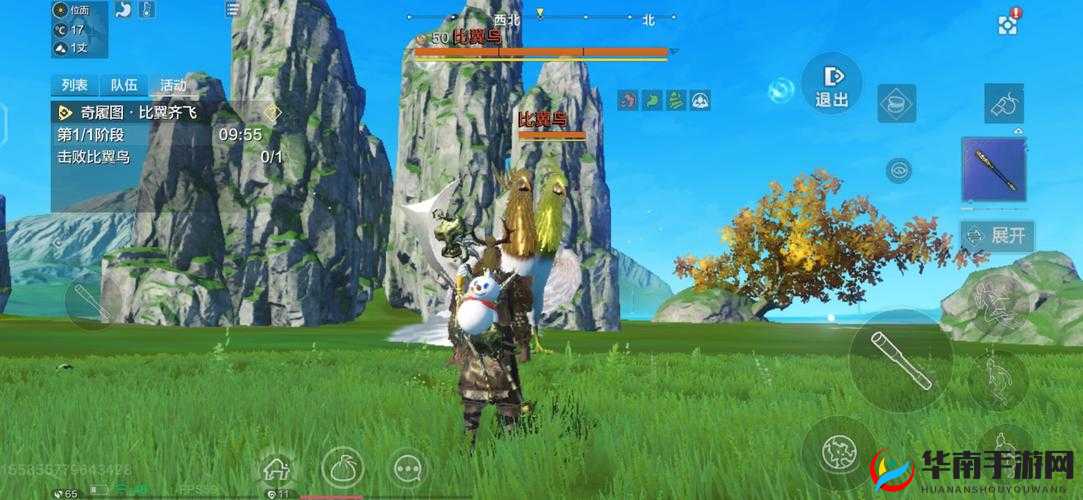Open the notification icon with red alert
The height and width of the screenshot is (500, 1083).
click(1008, 22)
